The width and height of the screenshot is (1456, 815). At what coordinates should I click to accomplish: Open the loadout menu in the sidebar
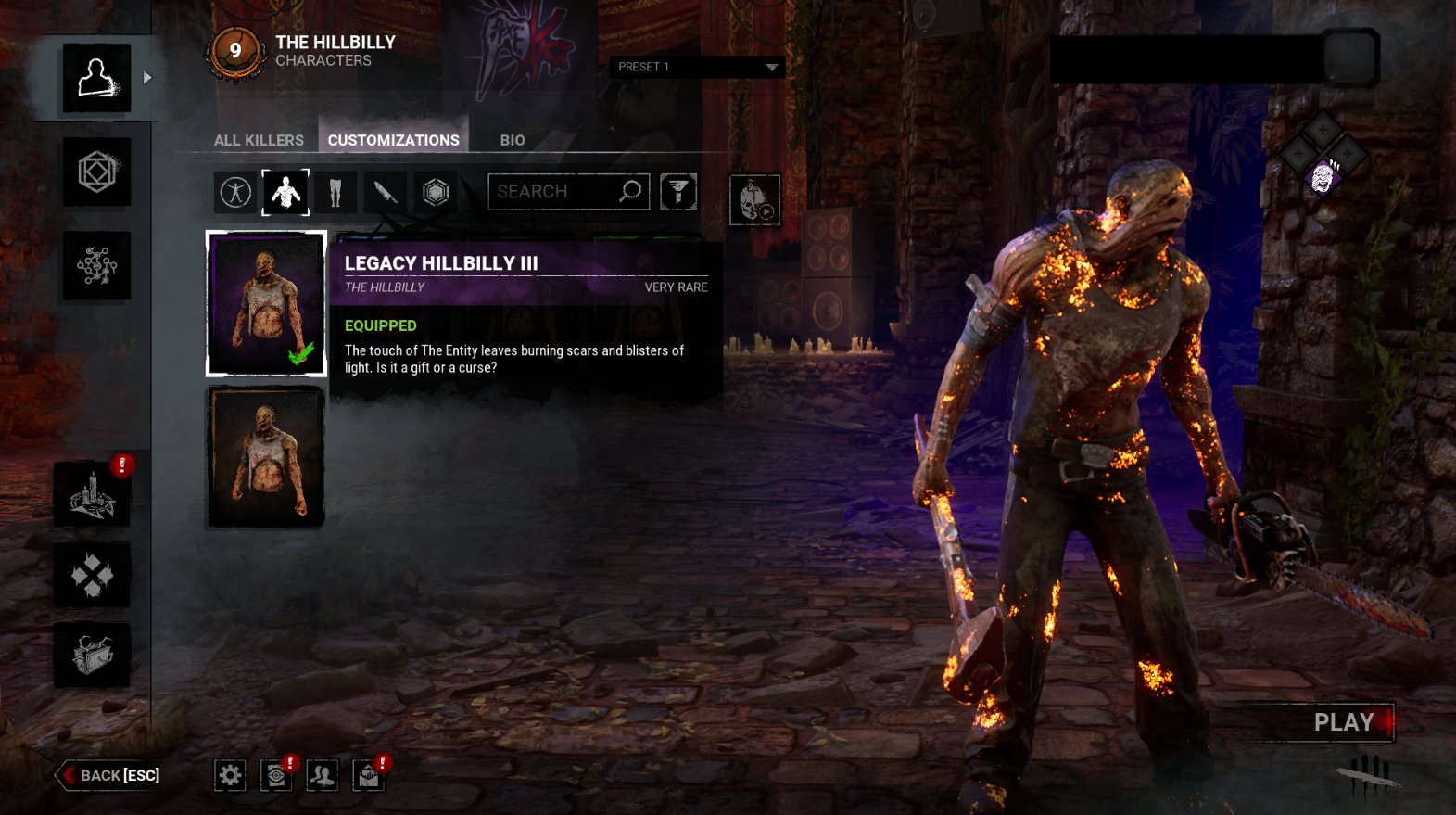coord(97,172)
